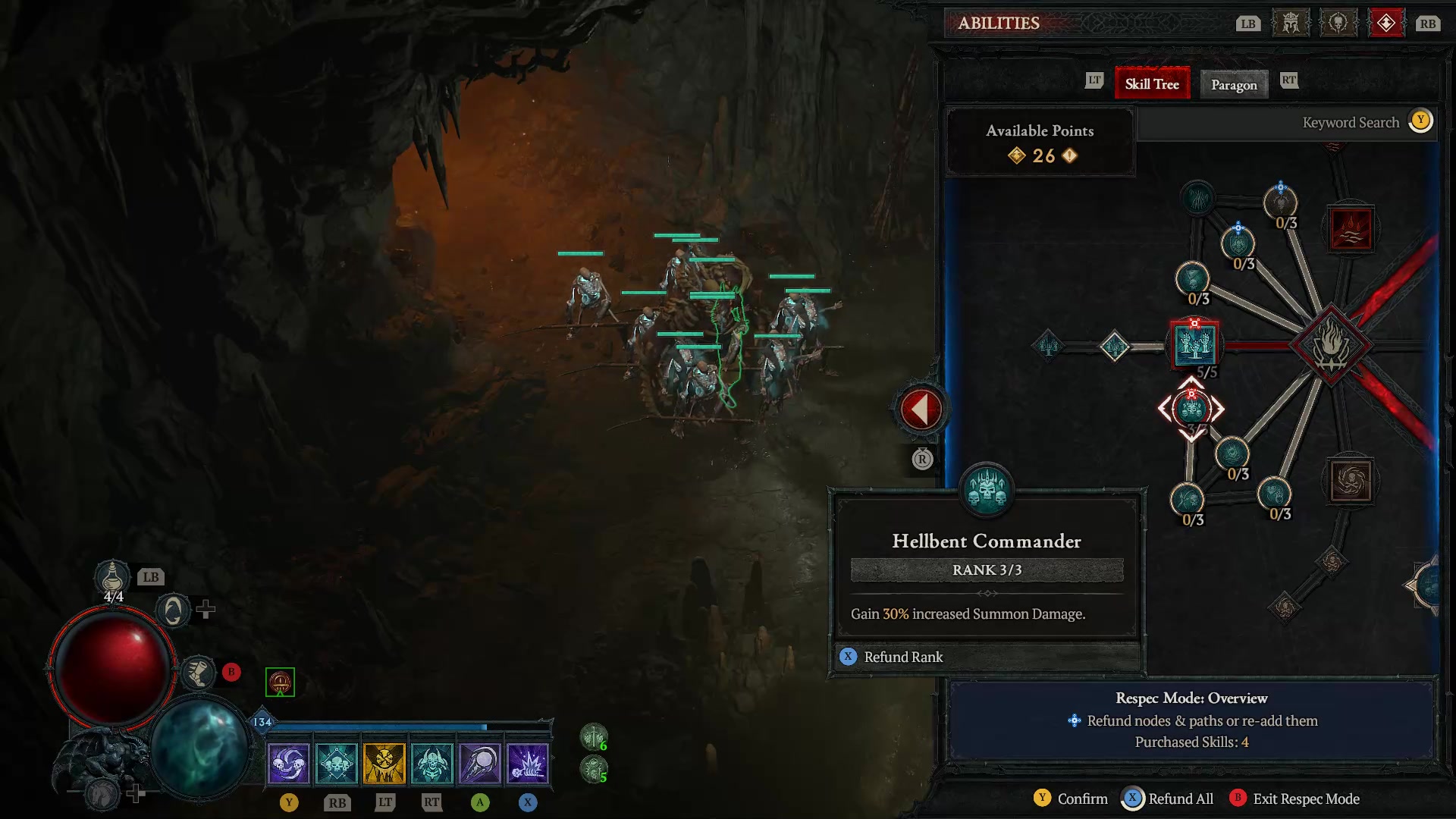This screenshot has height=819, width=1456.
Task: Switch to the Paragon tab
Action: coord(1233,85)
